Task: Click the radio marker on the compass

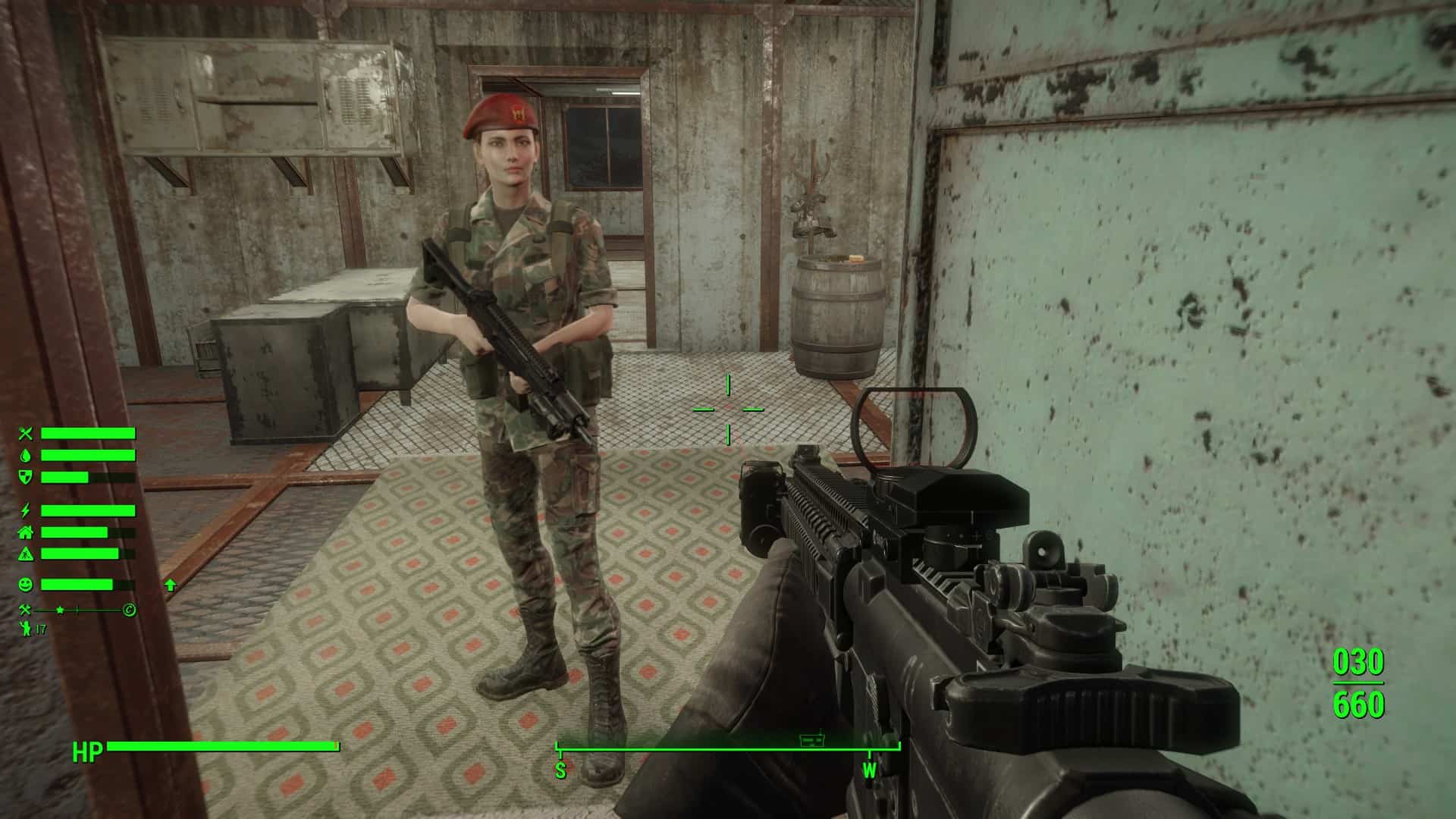Action: point(812,738)
